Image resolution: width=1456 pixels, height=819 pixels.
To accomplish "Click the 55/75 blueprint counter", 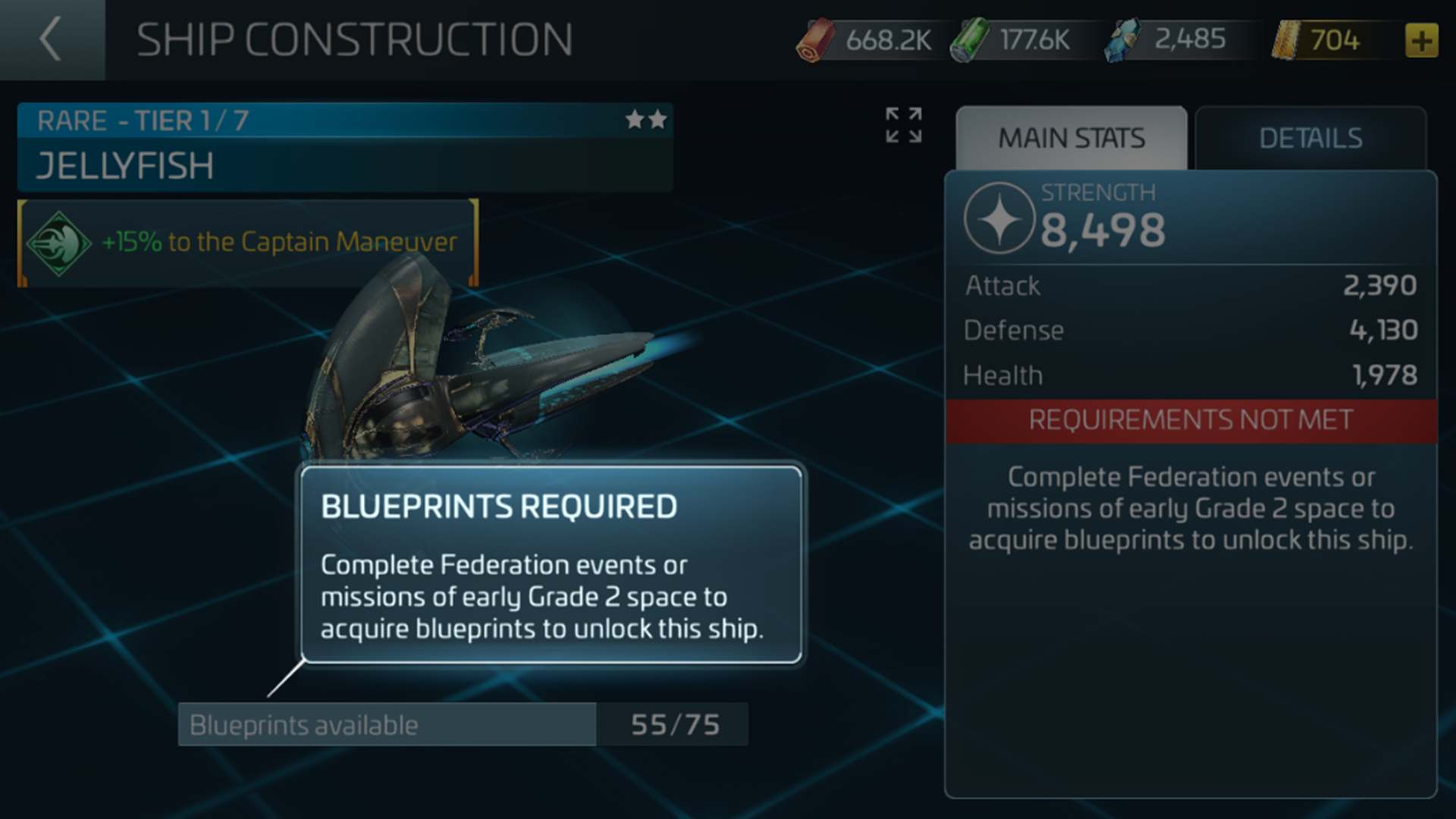I will click(x=673, y=724).
